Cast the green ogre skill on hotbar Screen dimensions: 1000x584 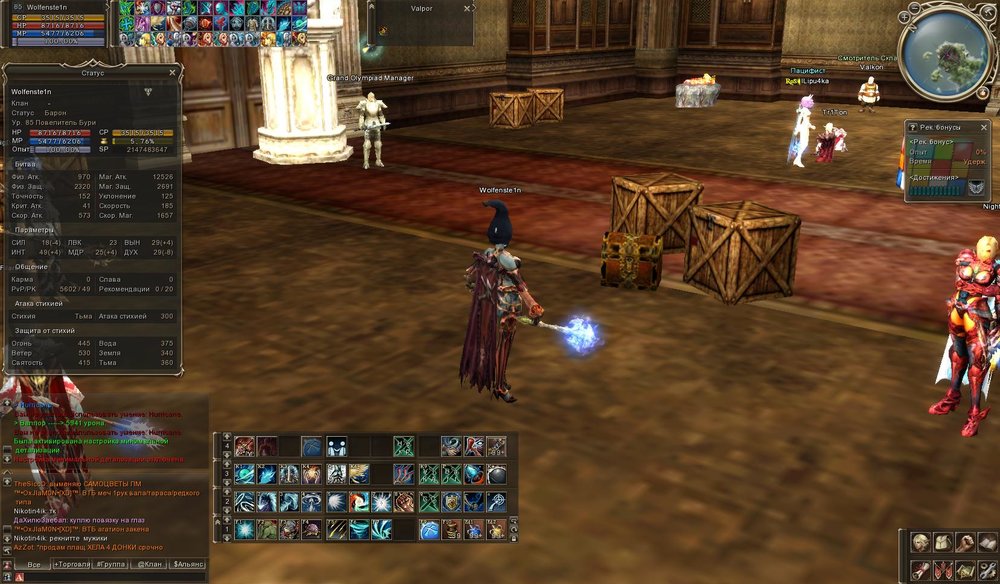point(267,530)
